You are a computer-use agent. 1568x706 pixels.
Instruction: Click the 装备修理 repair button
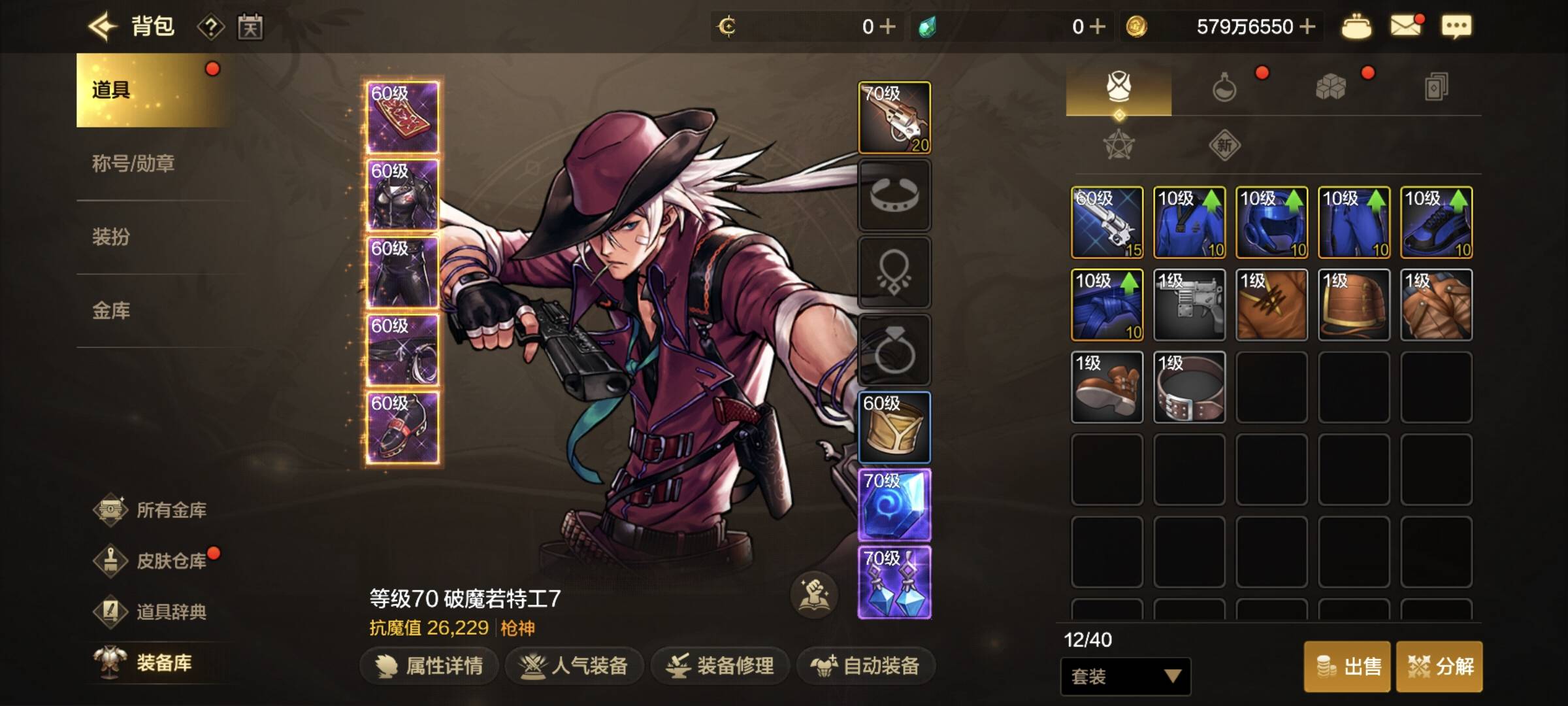click(721, 666)
